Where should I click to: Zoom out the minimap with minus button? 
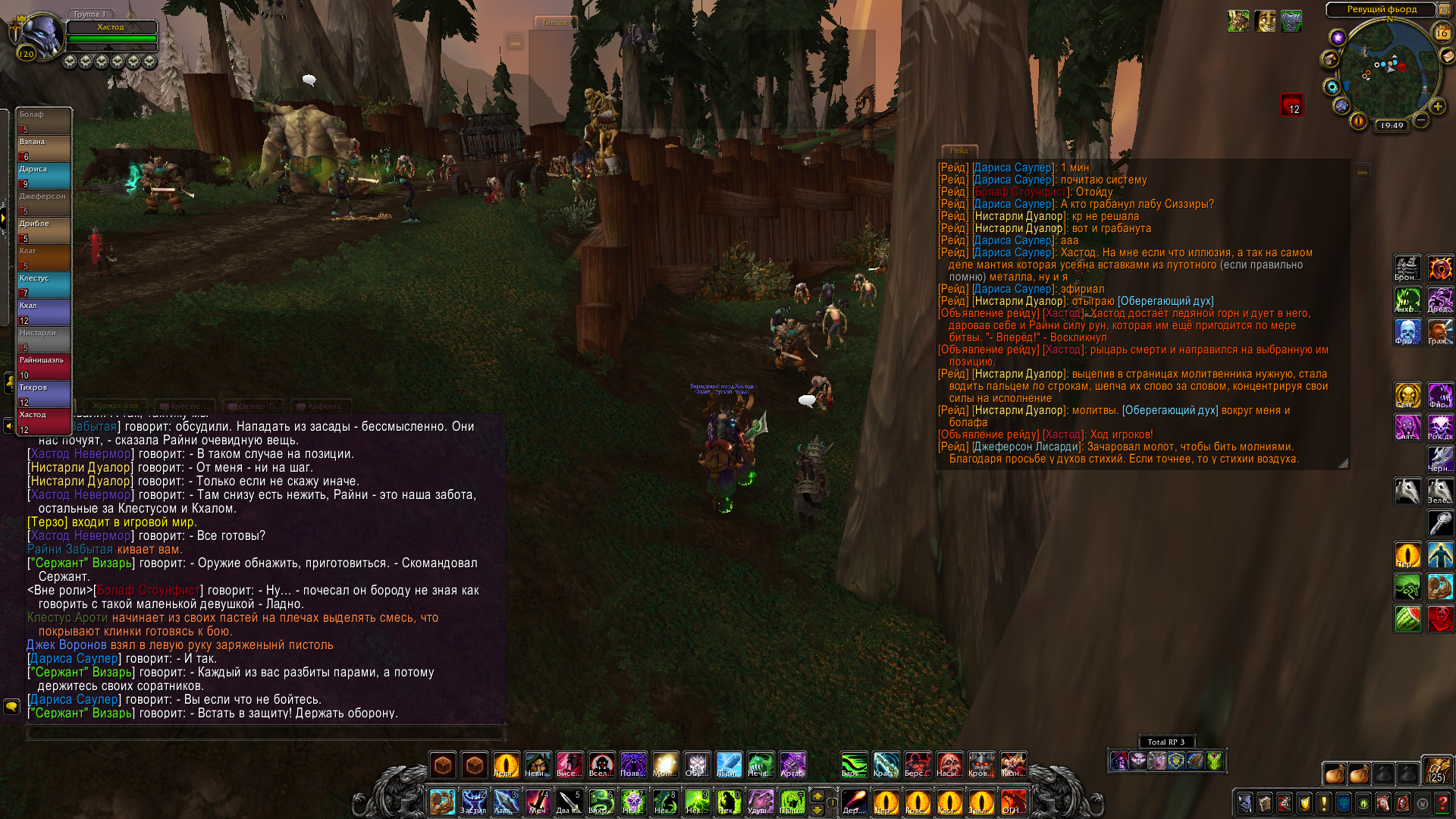pos(1421,120)
